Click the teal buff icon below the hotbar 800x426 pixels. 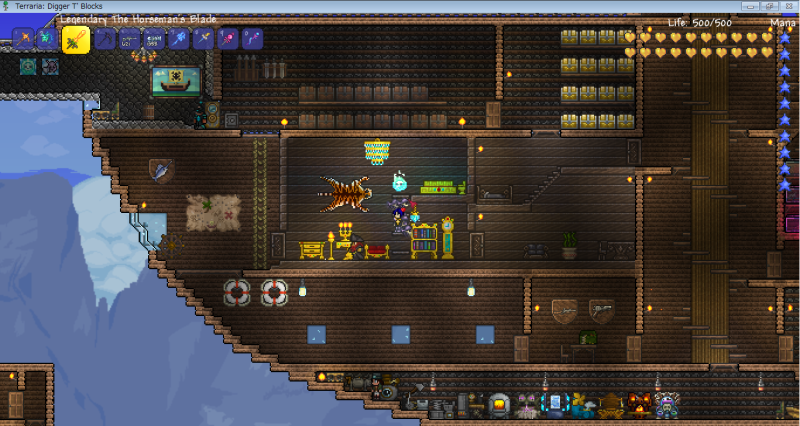point(28,67)
